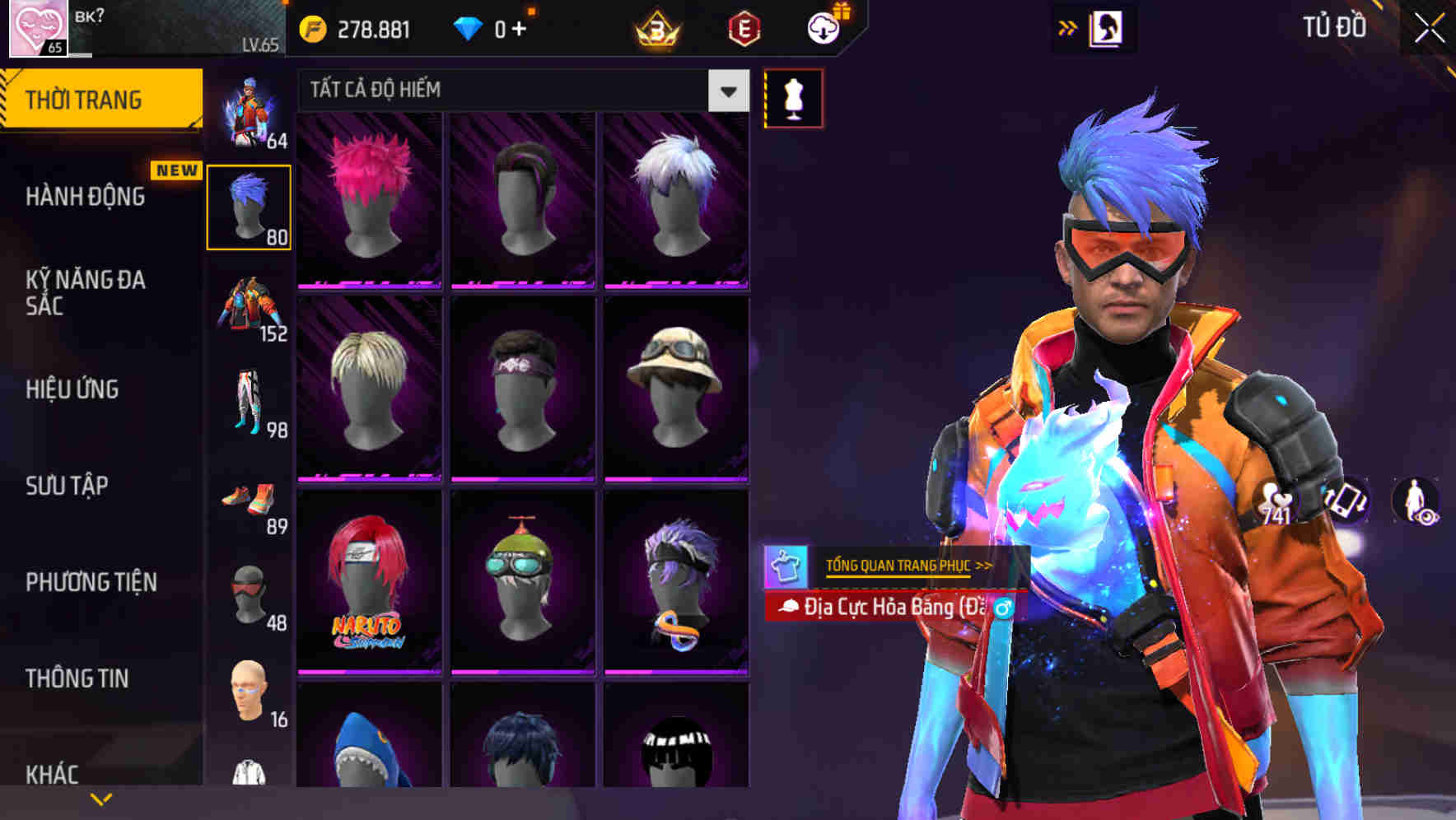This screenshot has width=1456, height=820.
Task: Open the mask category with 48 items
Action: [251, 597]
